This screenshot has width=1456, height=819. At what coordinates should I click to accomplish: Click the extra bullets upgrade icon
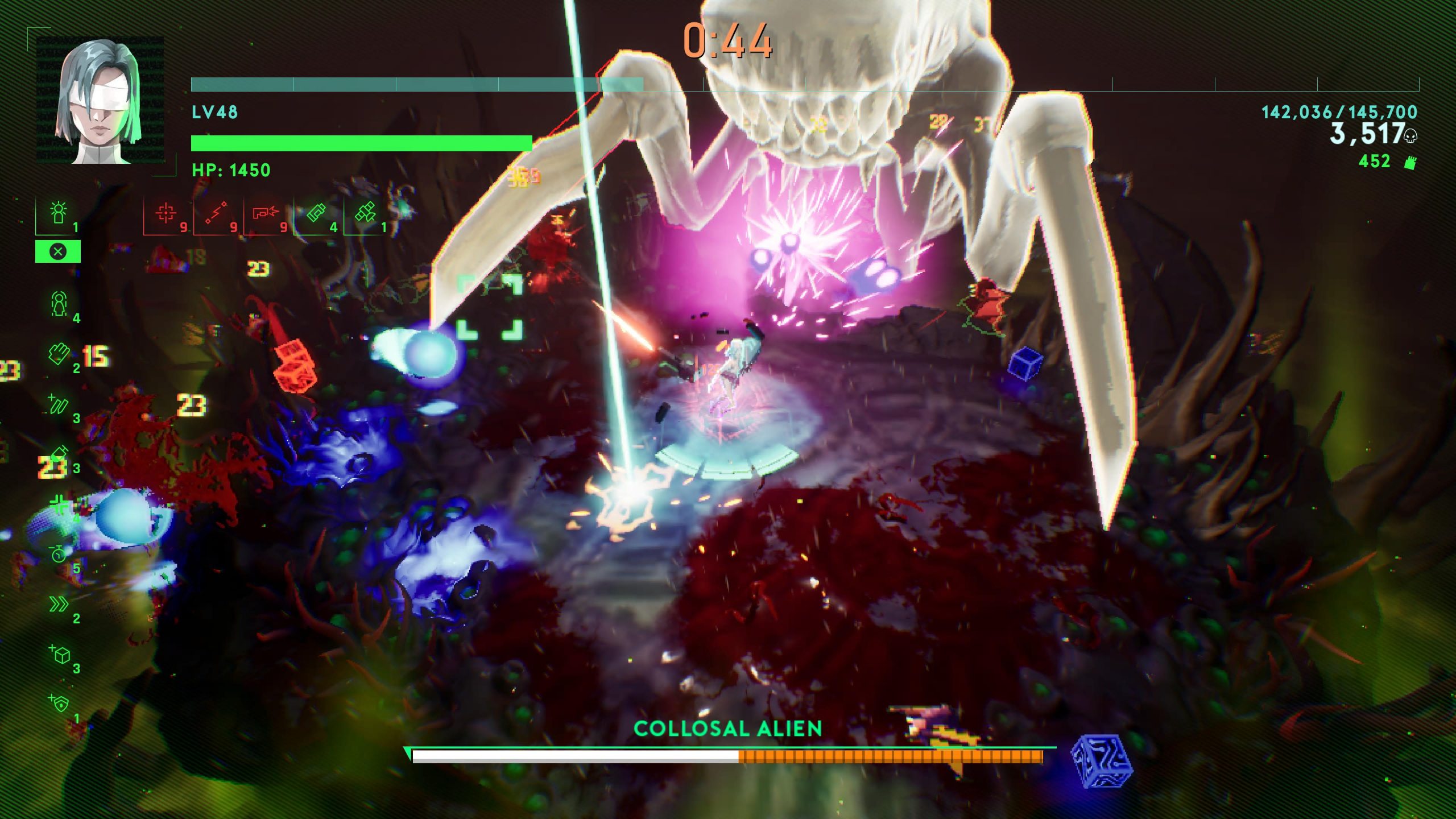click(59, 404)
